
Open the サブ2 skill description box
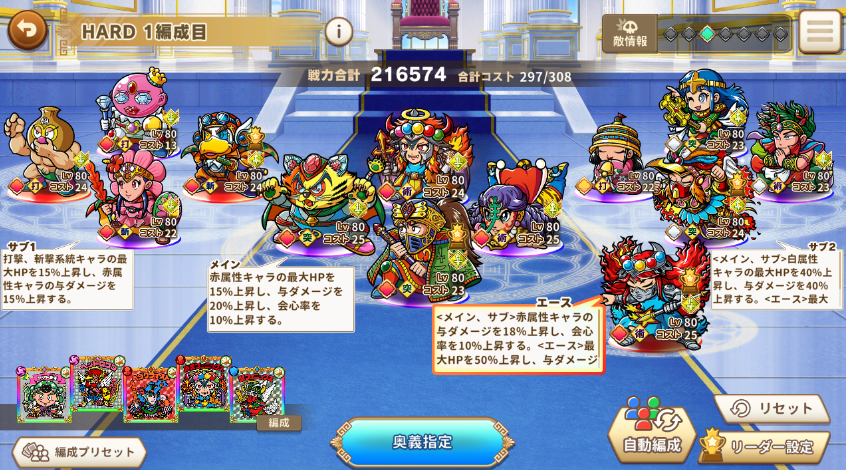(776, 278)
